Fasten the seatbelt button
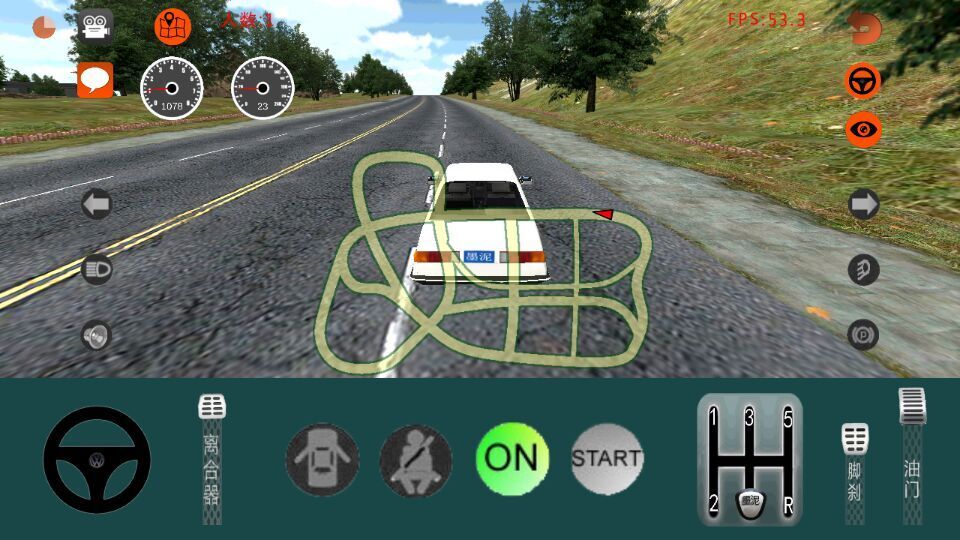 416,460
